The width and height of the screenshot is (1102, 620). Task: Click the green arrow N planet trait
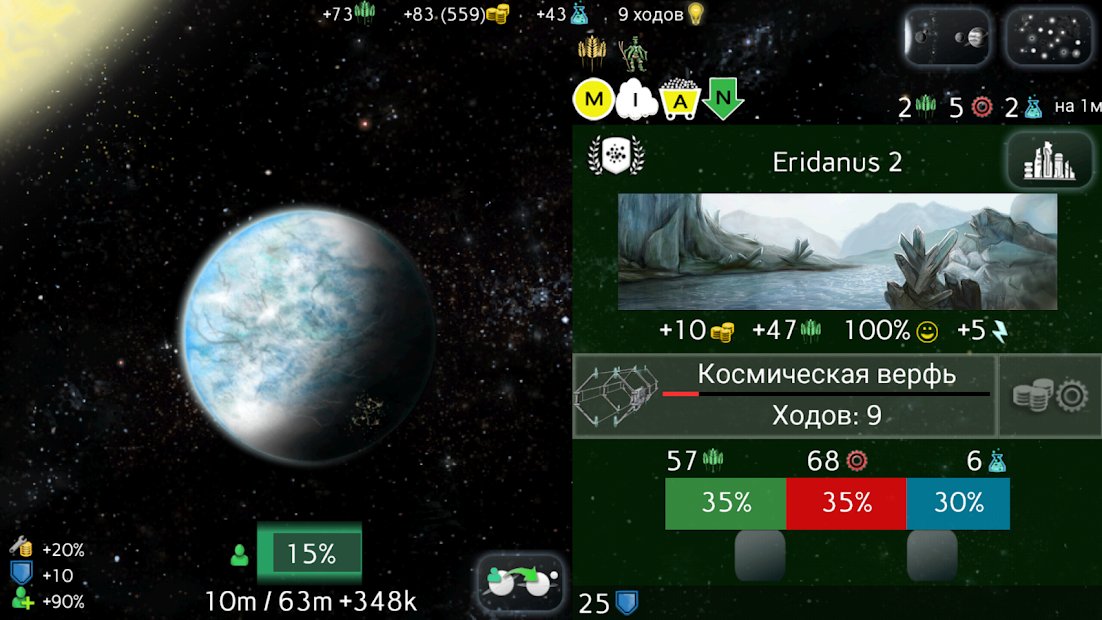(x=723, y=100)
